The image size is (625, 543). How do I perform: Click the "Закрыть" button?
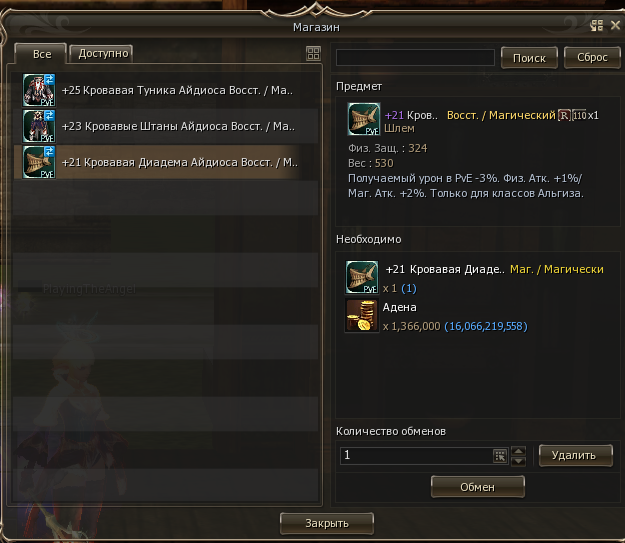click(326, 523)
